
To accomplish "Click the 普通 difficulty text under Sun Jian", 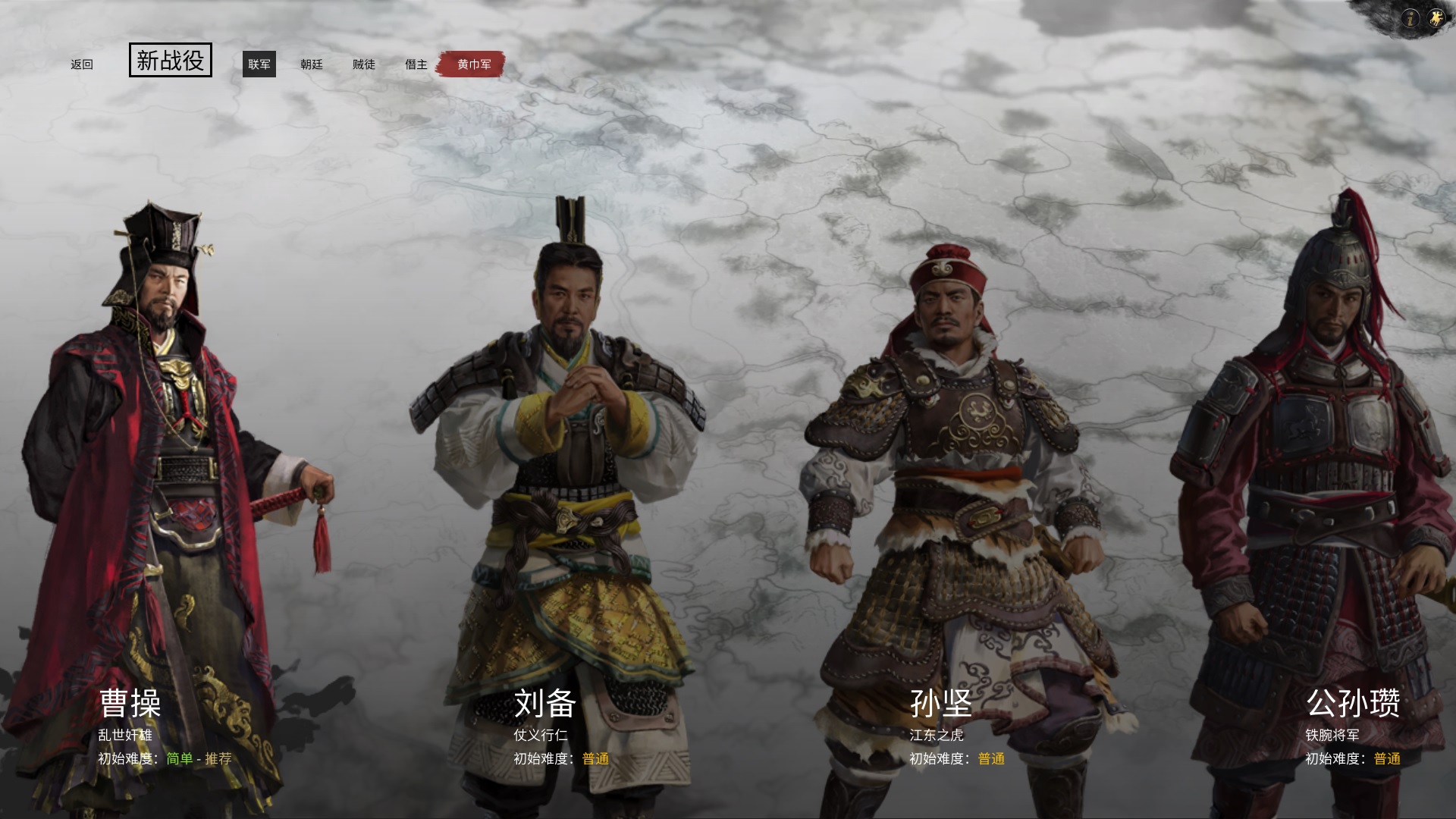I will pyautogui.click(x=989, y=758).
